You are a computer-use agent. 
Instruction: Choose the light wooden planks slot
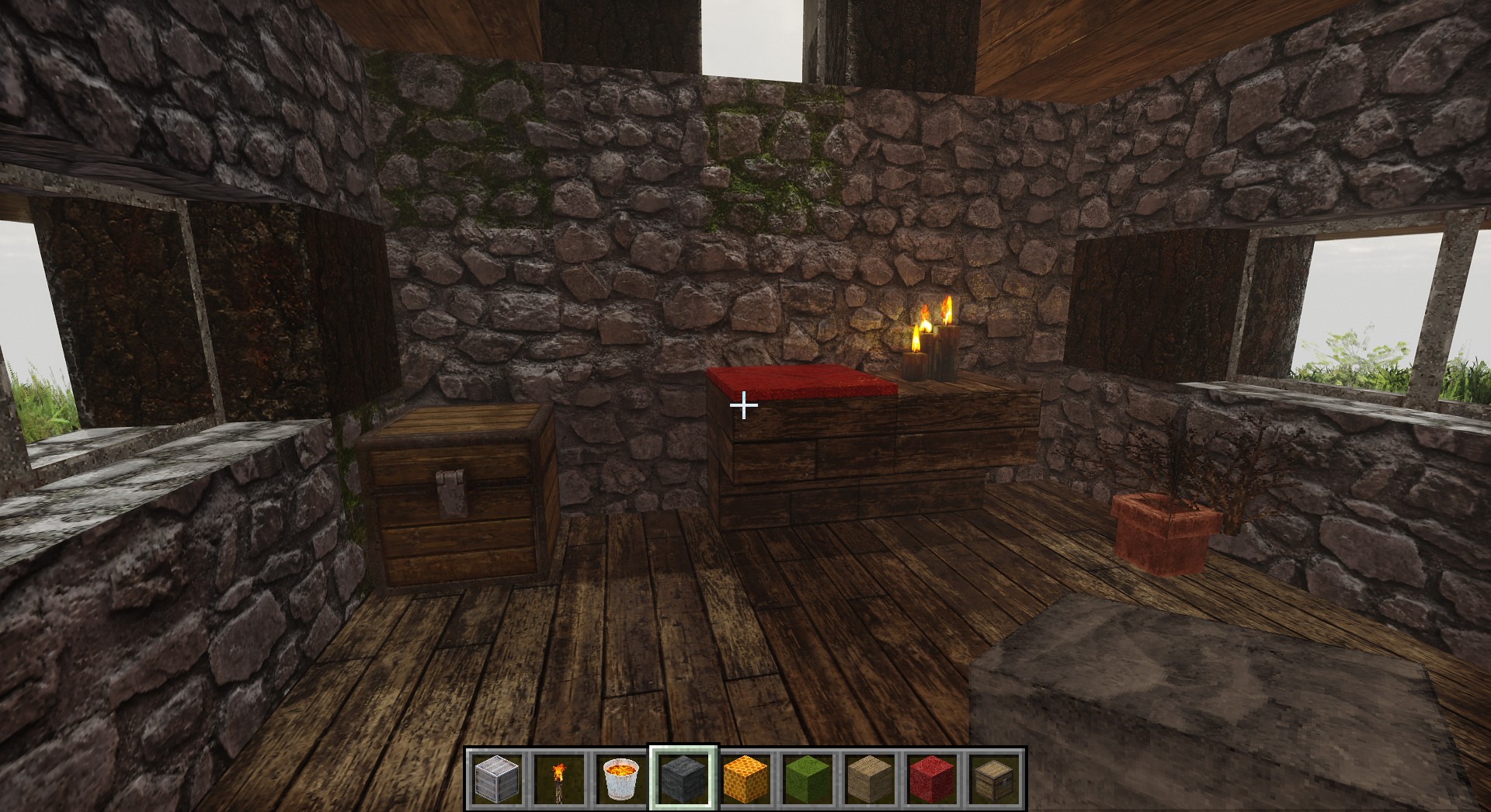870,779
